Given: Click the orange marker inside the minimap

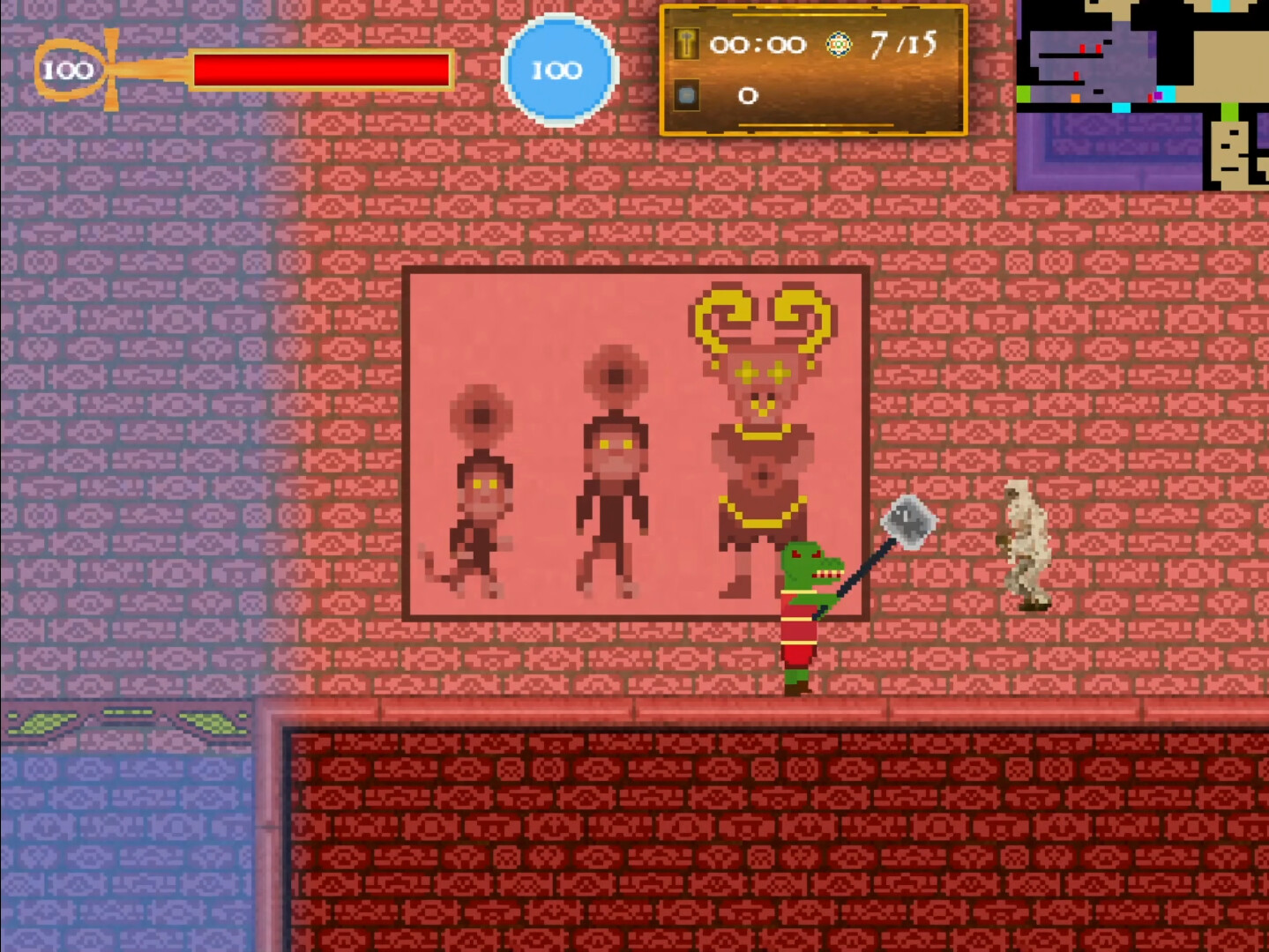Looking at the screenshot, I should [x=1075, y=98].
